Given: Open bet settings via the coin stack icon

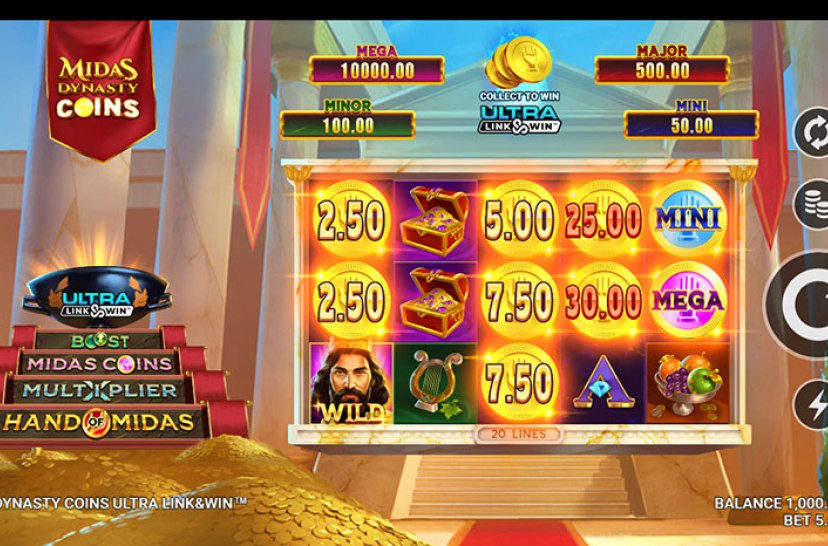Looking at the screenshot, I should [813, 204].
